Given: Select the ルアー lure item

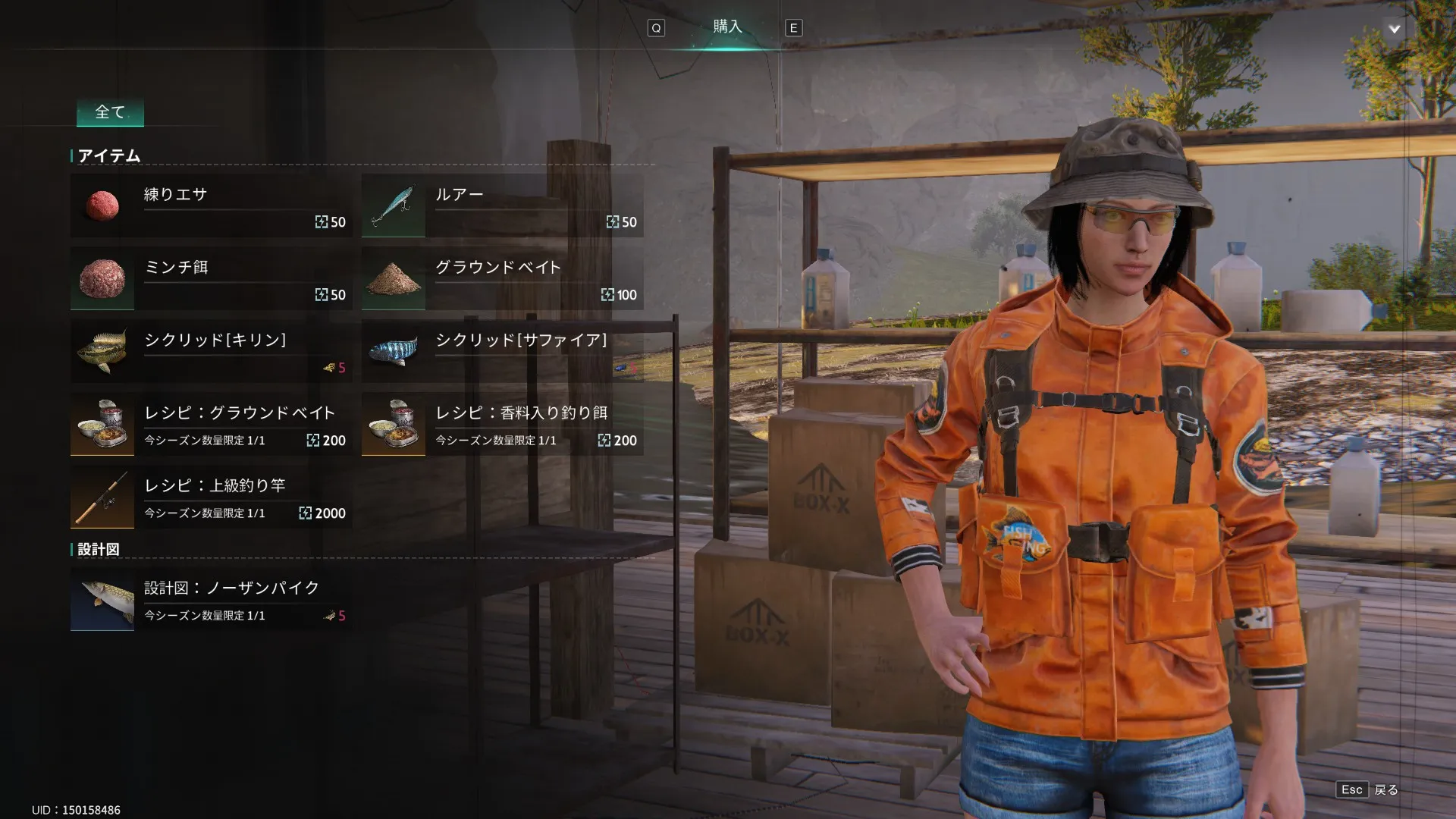Looking at the screenshot, I should pos(502,206).
